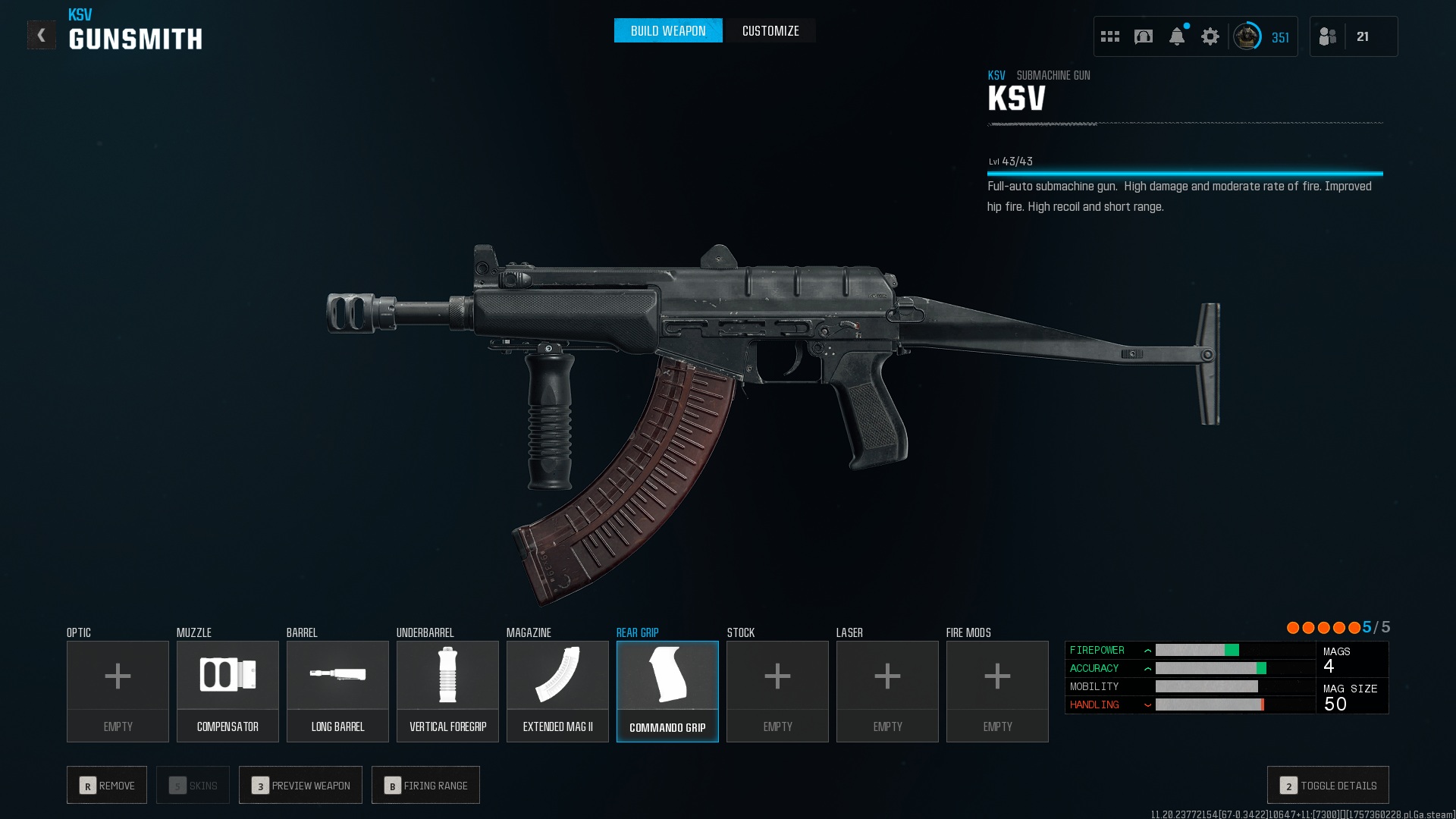1456x819 pixels.
Task: Select the Vertical Foregrip underbarrel slot
Action: pyautogui.click(x=447, y=691)
